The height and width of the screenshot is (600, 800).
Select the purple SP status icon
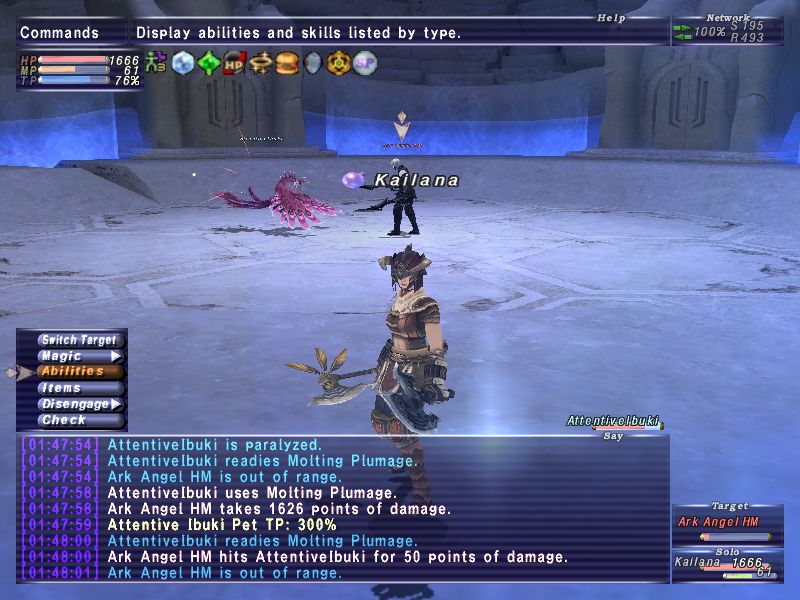(x=365, y=62)
